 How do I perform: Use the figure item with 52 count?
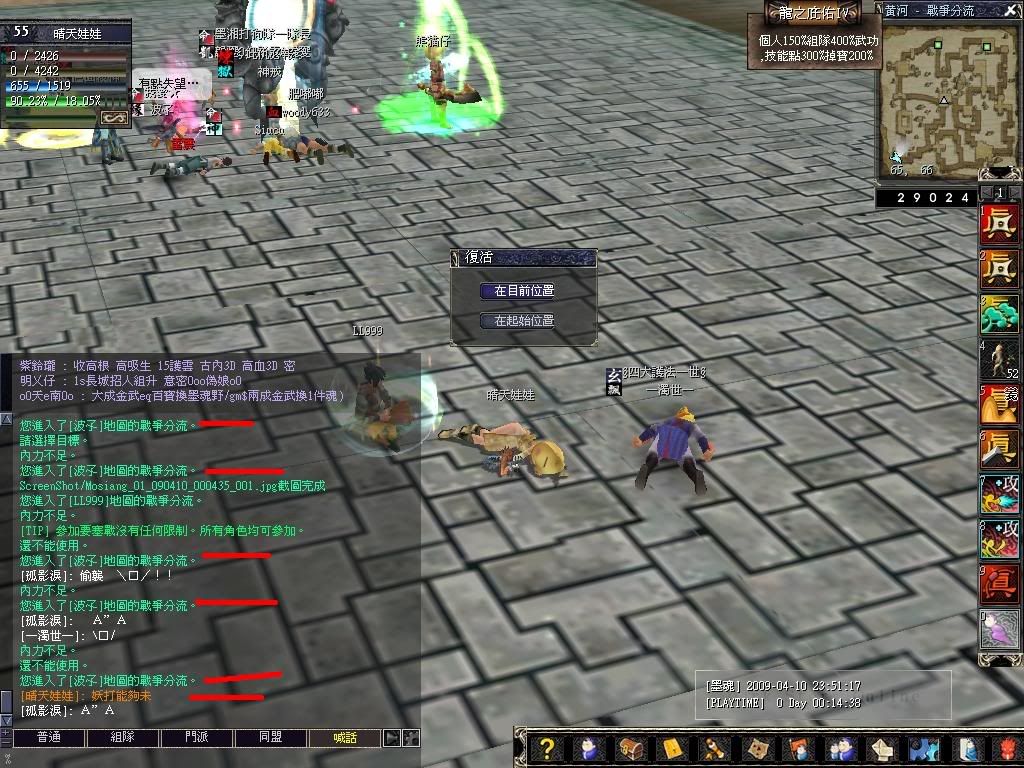[999, 359]
